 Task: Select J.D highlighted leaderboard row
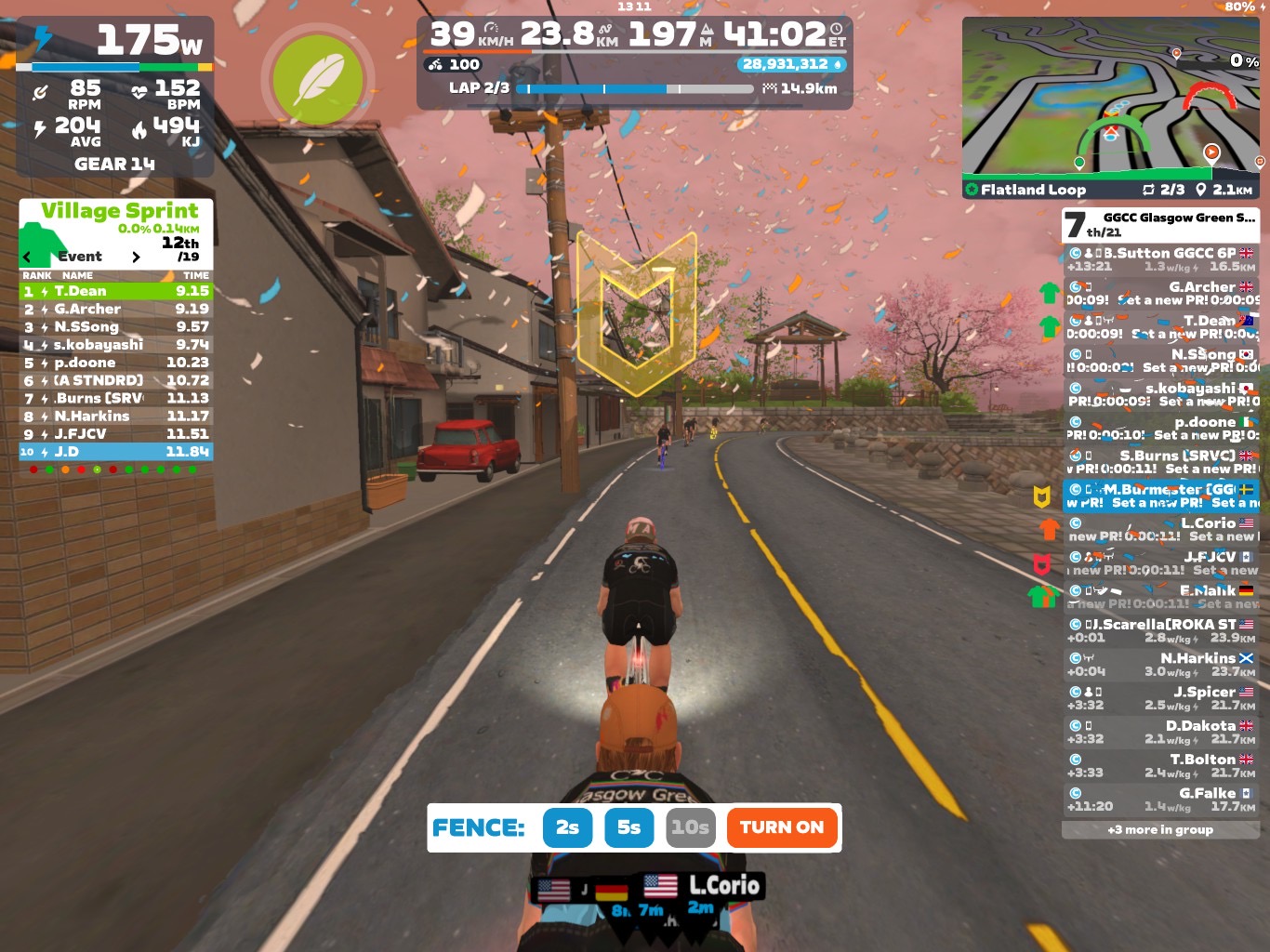pyautogui.click(x=116, y=452)
